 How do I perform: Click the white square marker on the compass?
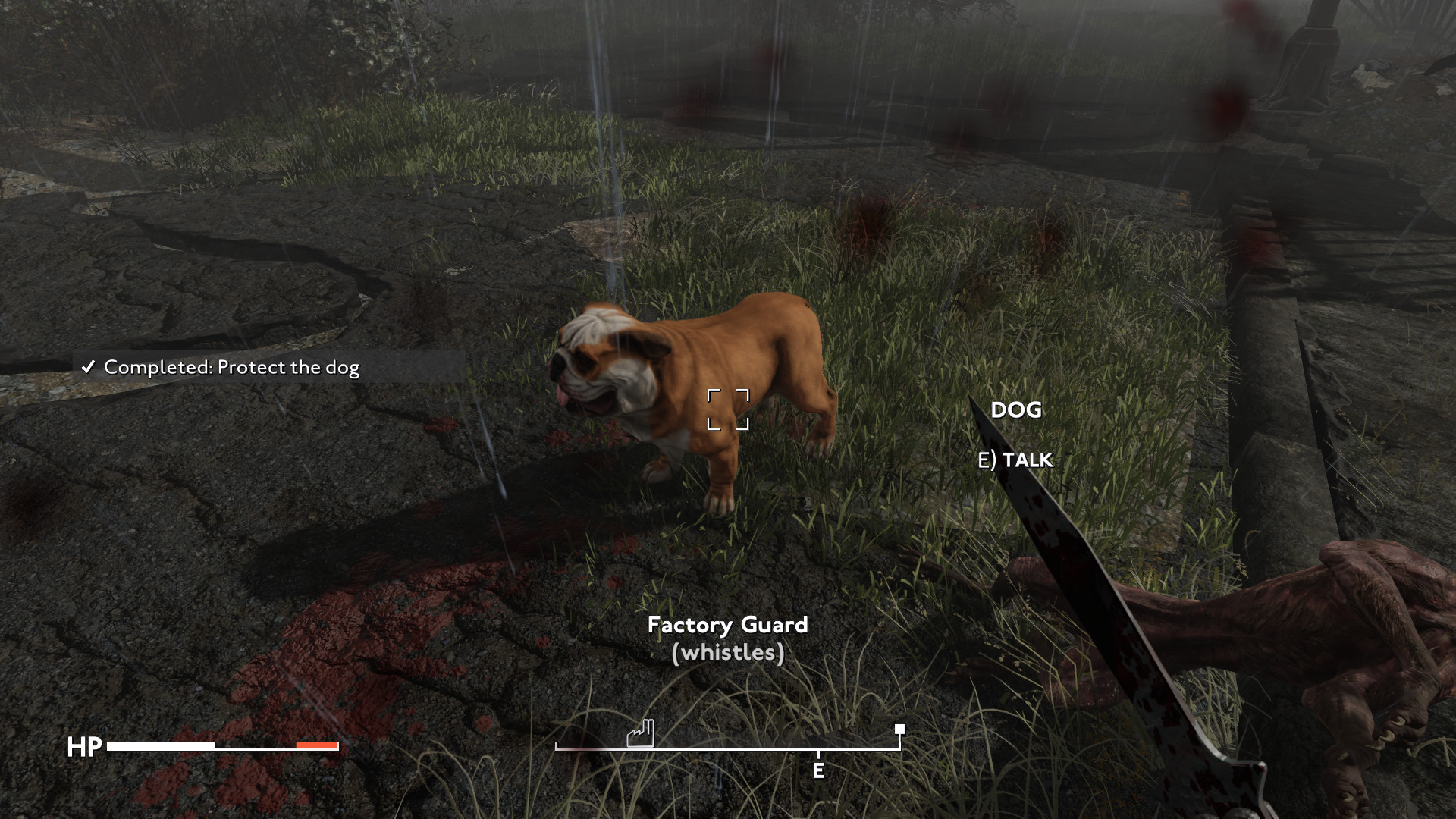899,730
